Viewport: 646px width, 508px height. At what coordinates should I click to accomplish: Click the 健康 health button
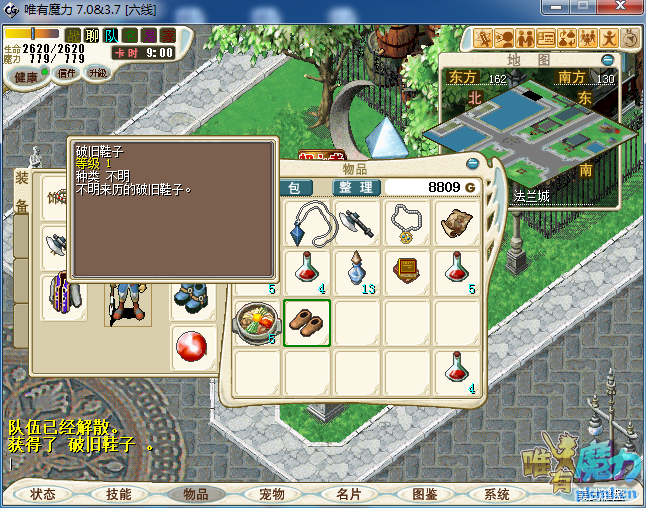point(27,77)
